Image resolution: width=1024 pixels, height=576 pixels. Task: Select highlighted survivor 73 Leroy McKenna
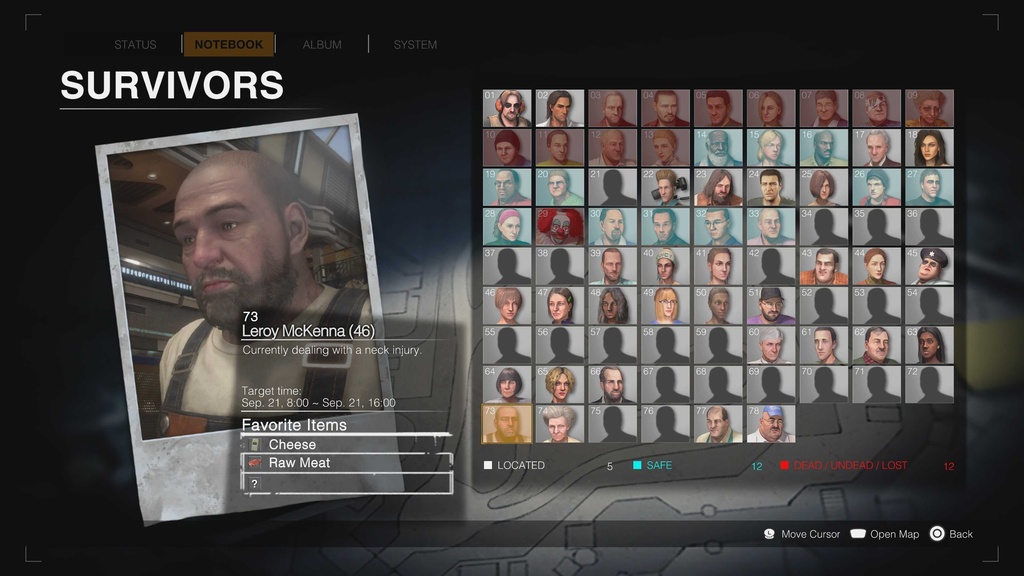coord(507,423)
